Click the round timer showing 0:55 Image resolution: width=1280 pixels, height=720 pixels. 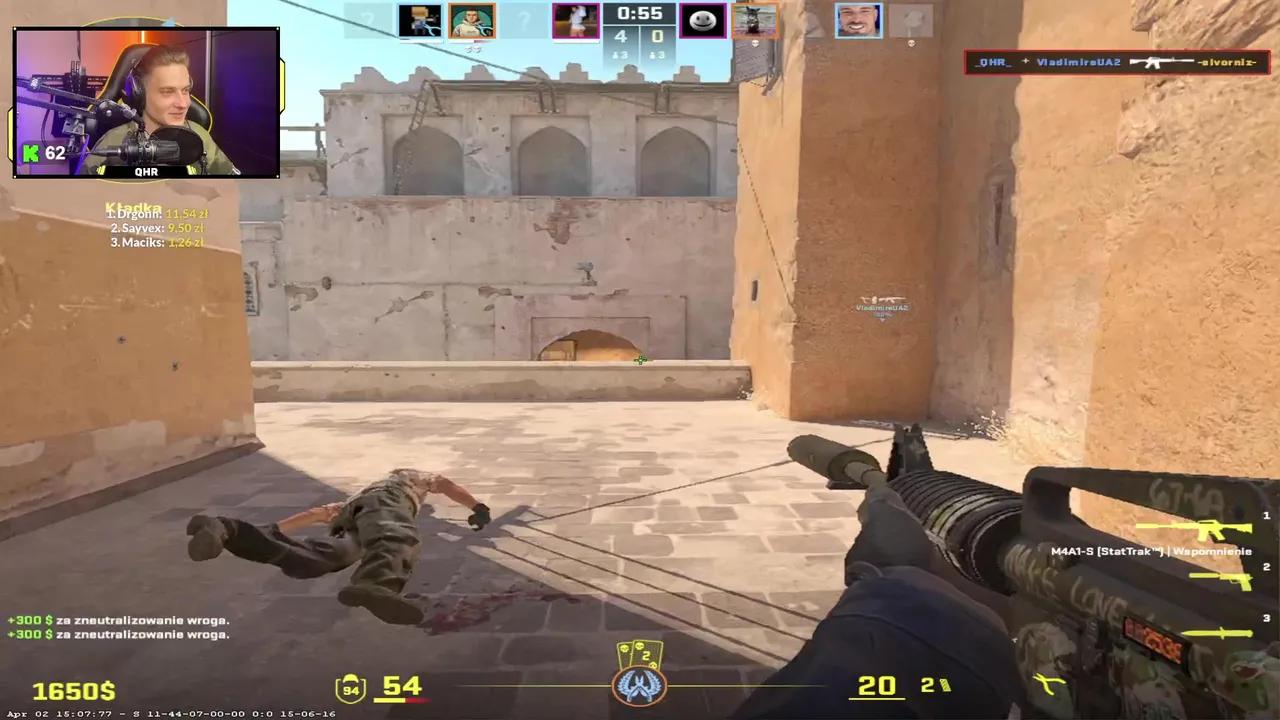[x=639, y=14]
